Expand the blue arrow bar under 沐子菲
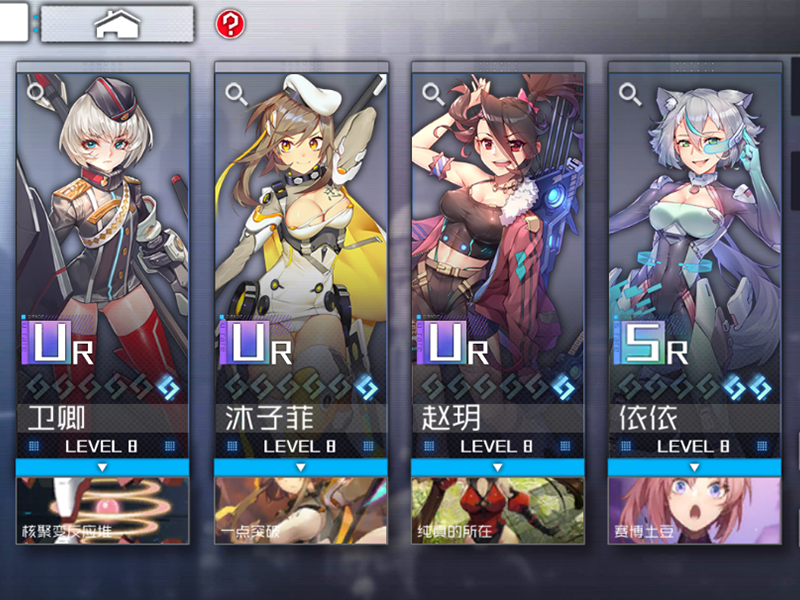 point(300,467)
